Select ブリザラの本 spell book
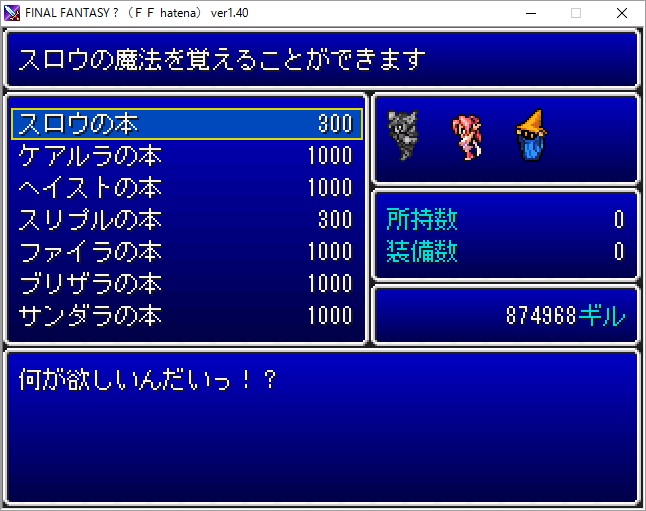Image resolution: width=646 pixels, height=511 pixels. [186, 284]
